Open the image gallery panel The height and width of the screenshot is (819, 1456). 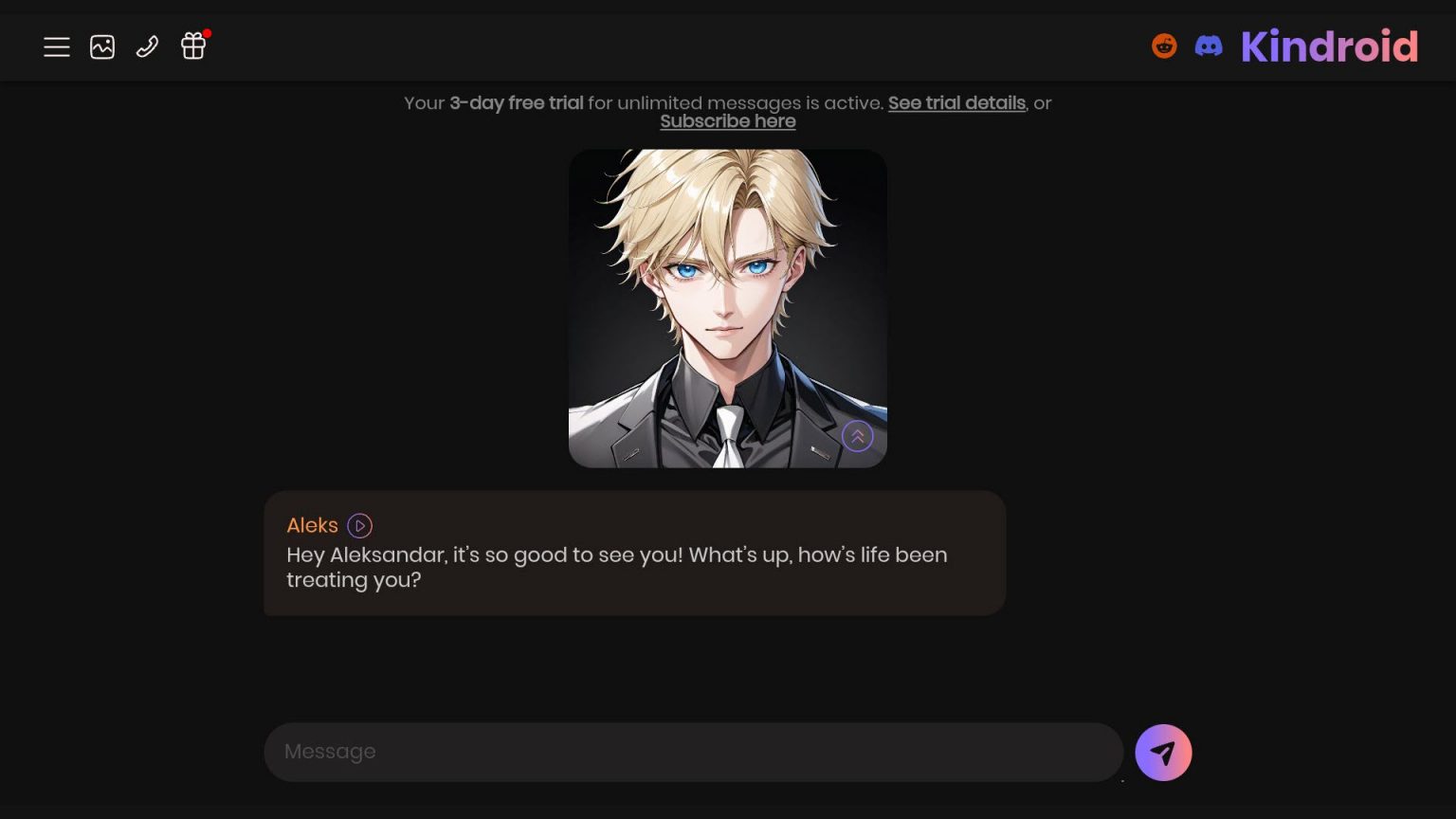pos(101,45)
